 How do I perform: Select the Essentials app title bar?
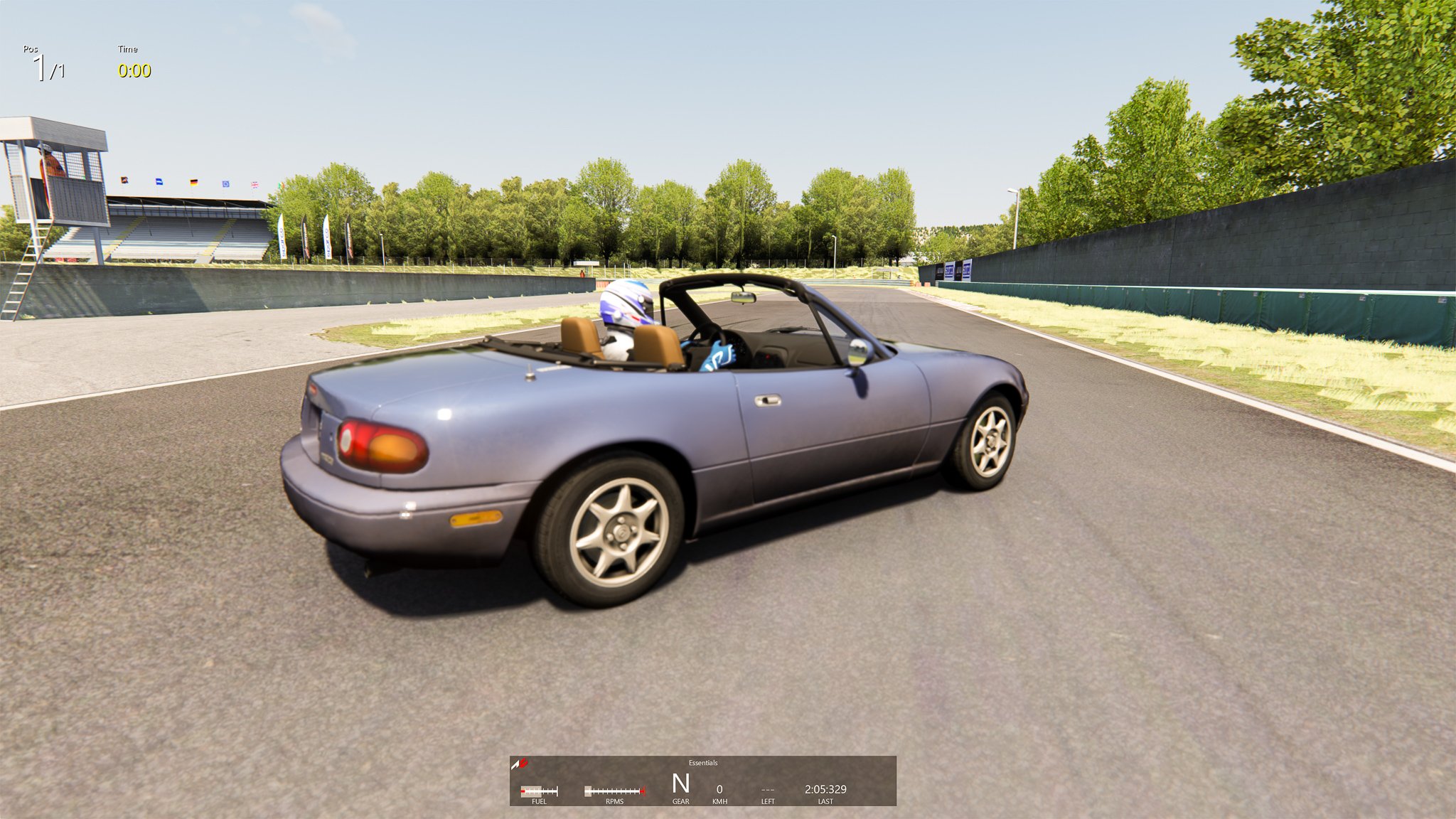(702, 763)
